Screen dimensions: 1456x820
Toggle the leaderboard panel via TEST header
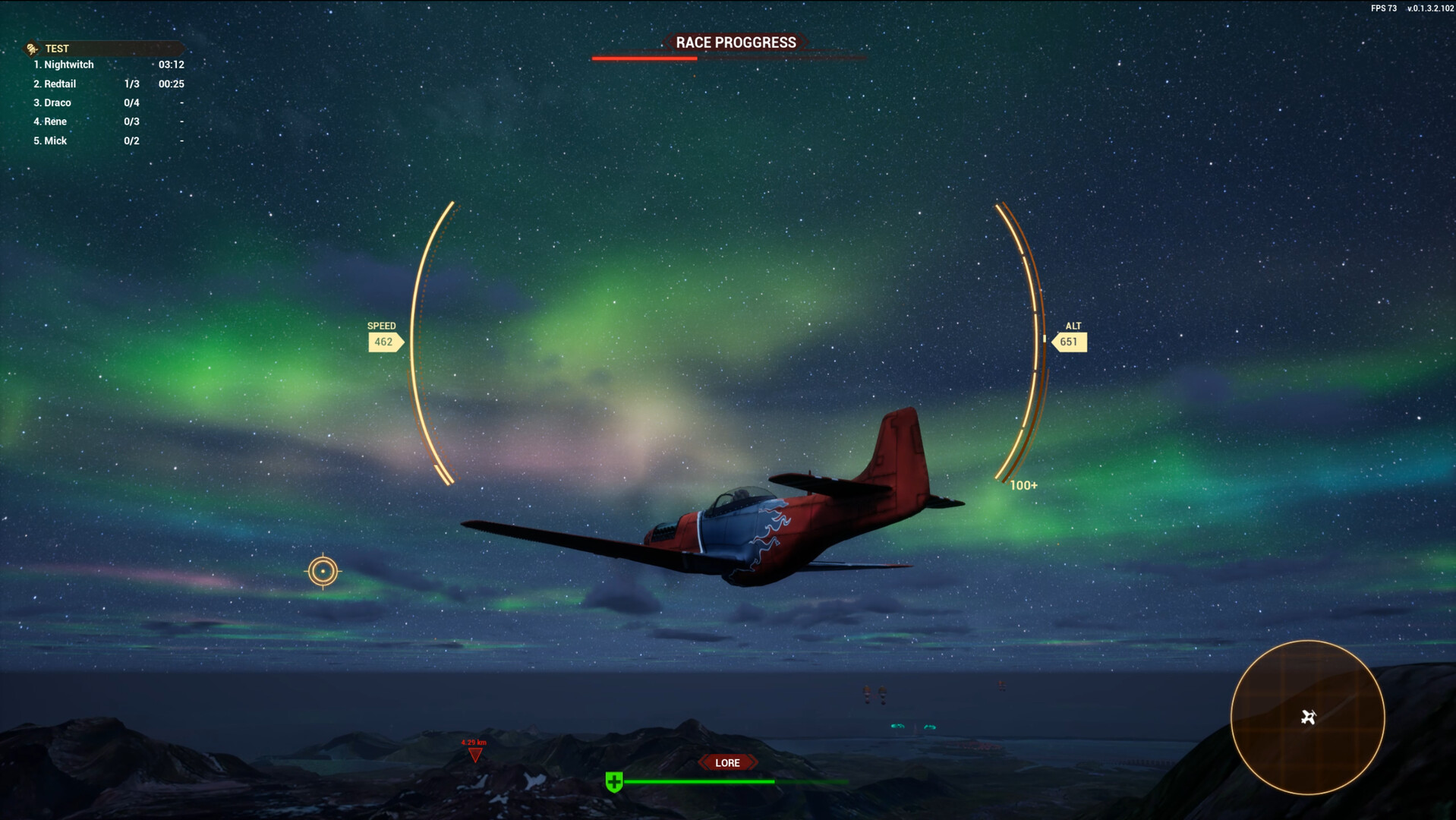(58, 48)
